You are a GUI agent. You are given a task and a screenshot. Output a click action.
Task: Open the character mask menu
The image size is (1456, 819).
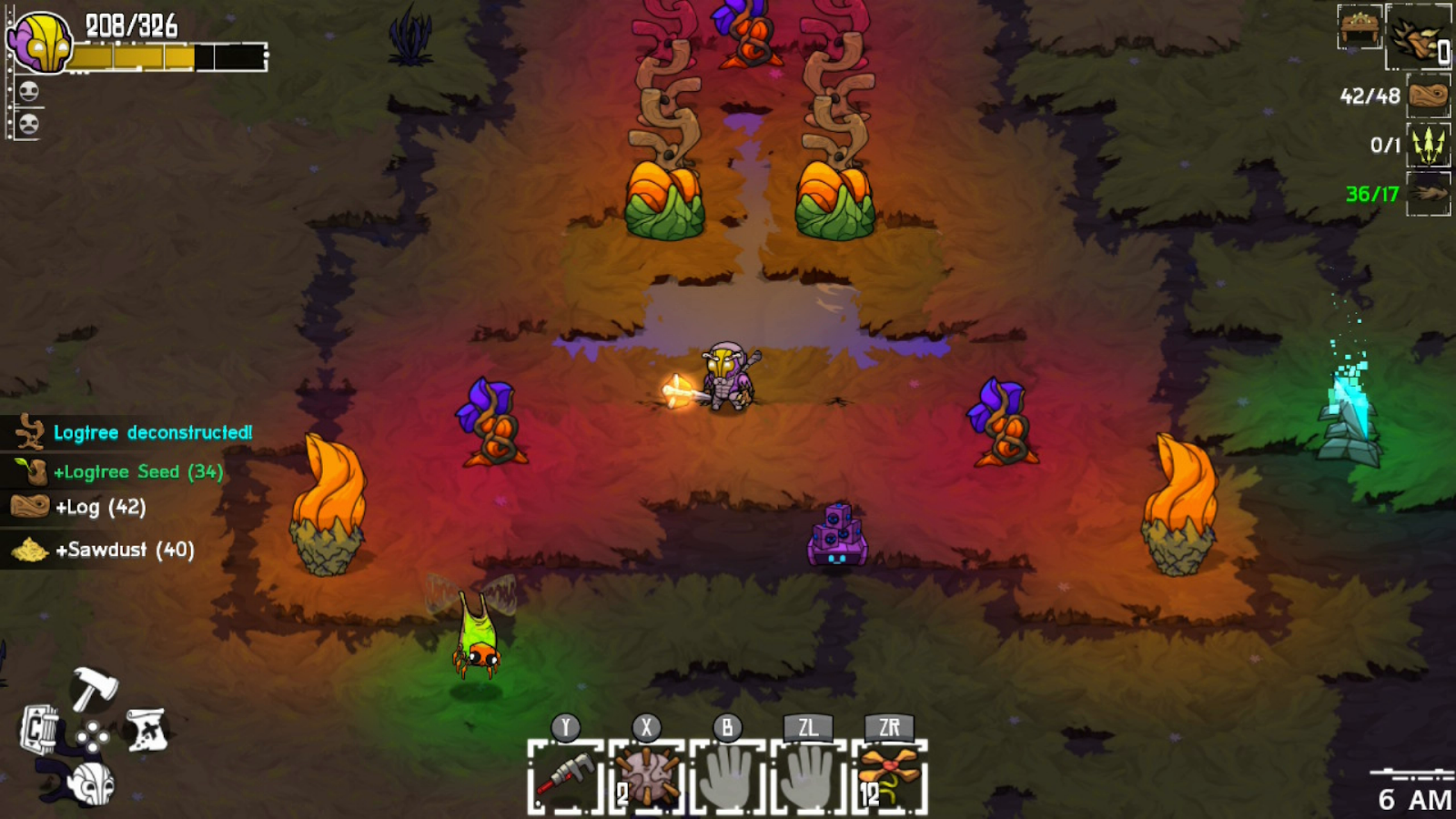[x=93, y=783]
